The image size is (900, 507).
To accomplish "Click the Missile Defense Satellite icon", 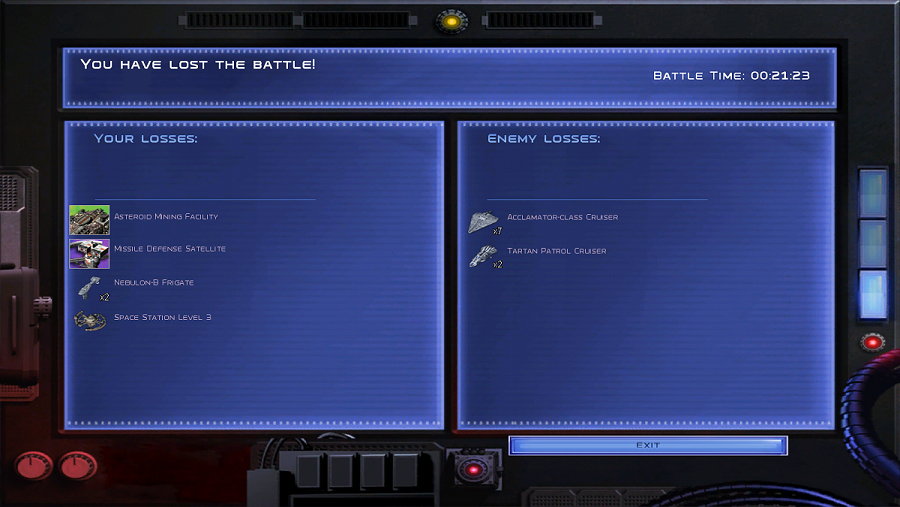I will pyautogui.click(x=90, y=253).
